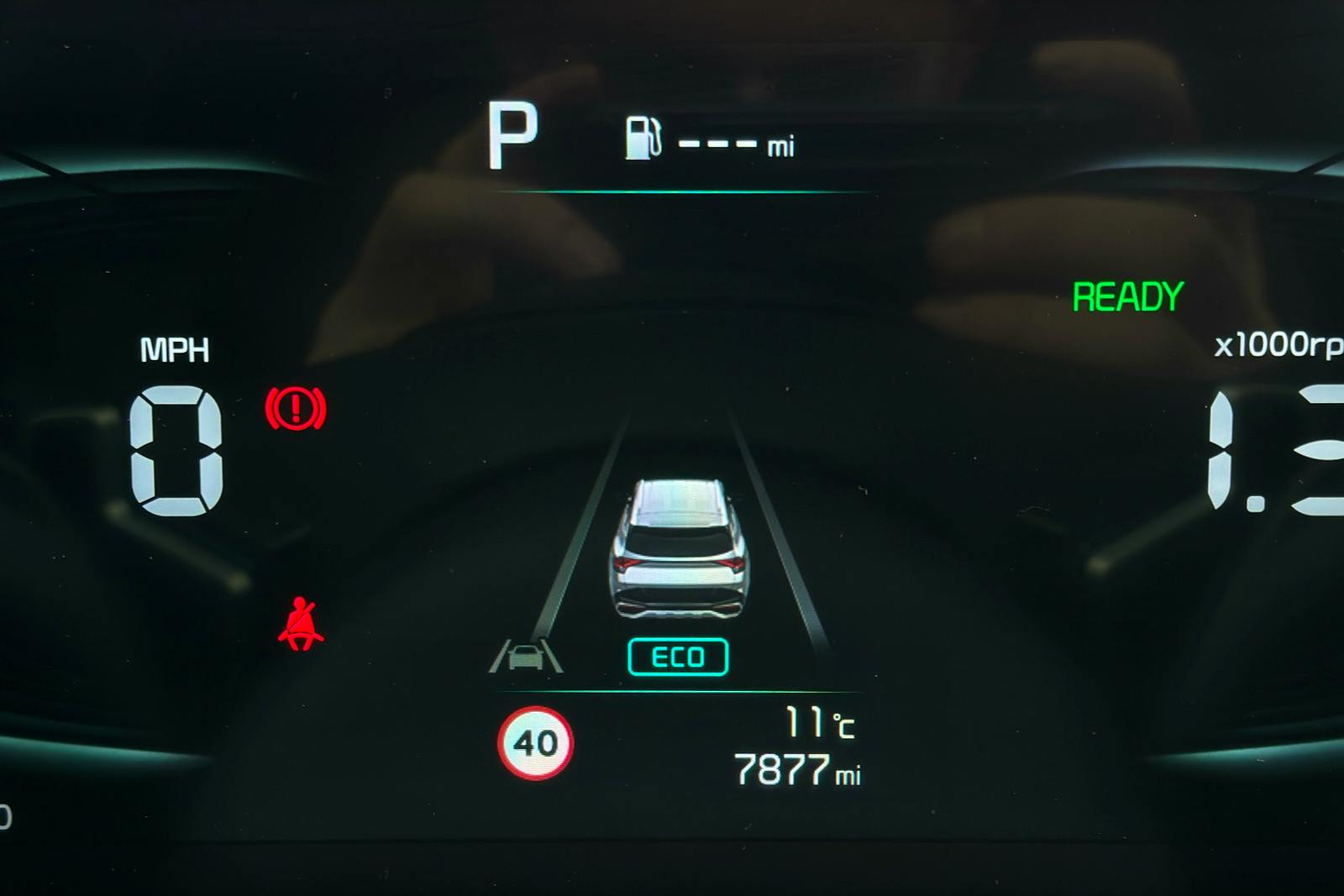Viewport: 1344px width, 896px height.
Task: Select the 40 speed limit sign
Action: click(x=535, y=743)
